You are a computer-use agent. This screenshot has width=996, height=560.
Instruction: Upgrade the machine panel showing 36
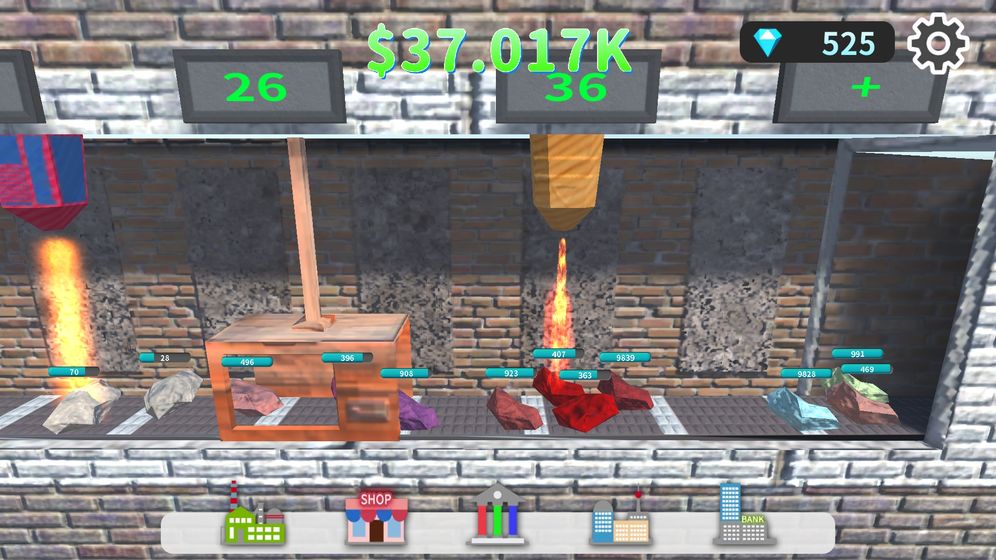[578, 90]
